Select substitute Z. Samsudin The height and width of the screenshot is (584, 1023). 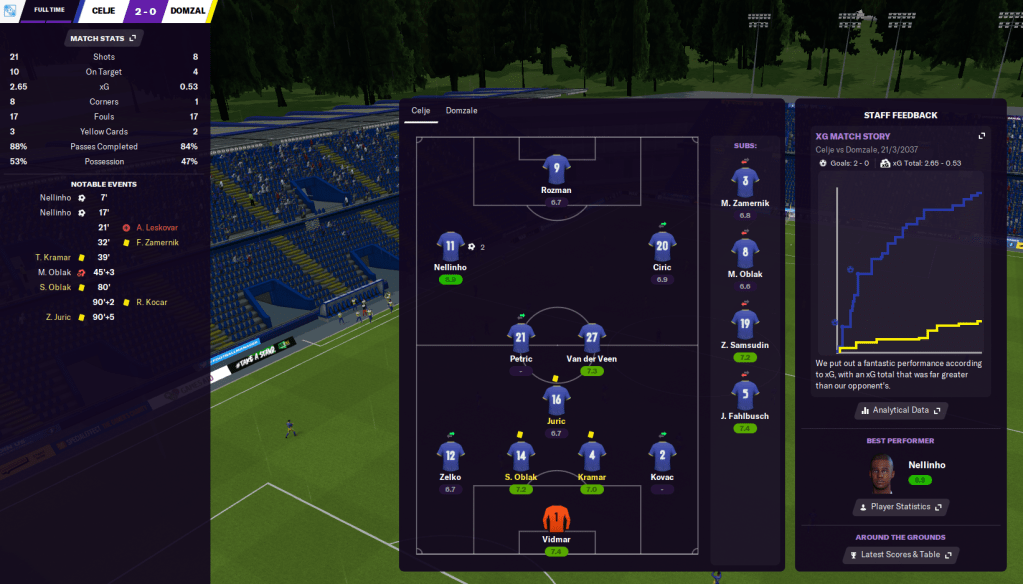tap(744, 323)
